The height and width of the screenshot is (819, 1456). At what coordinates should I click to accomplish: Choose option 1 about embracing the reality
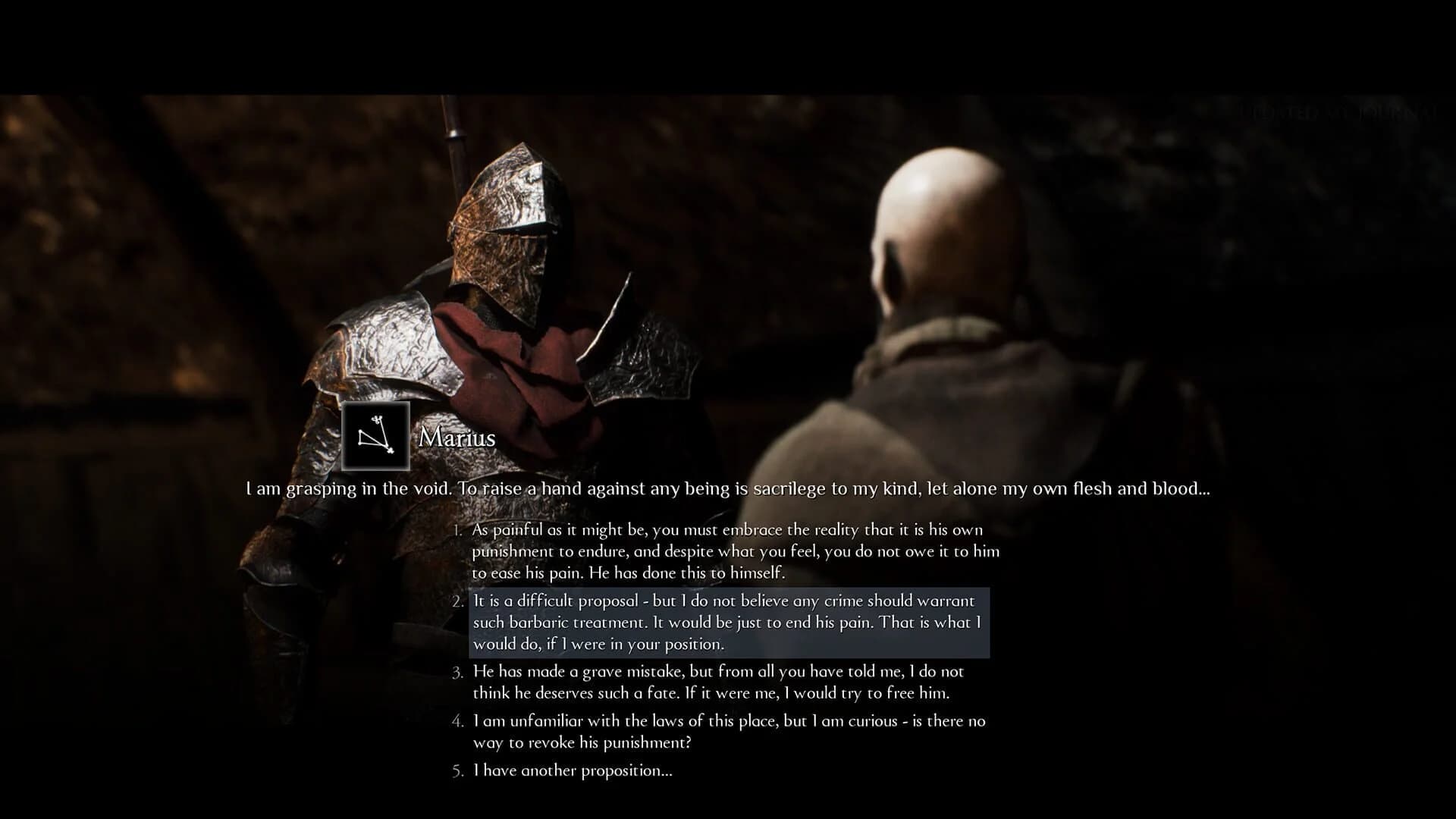[728, 551]
